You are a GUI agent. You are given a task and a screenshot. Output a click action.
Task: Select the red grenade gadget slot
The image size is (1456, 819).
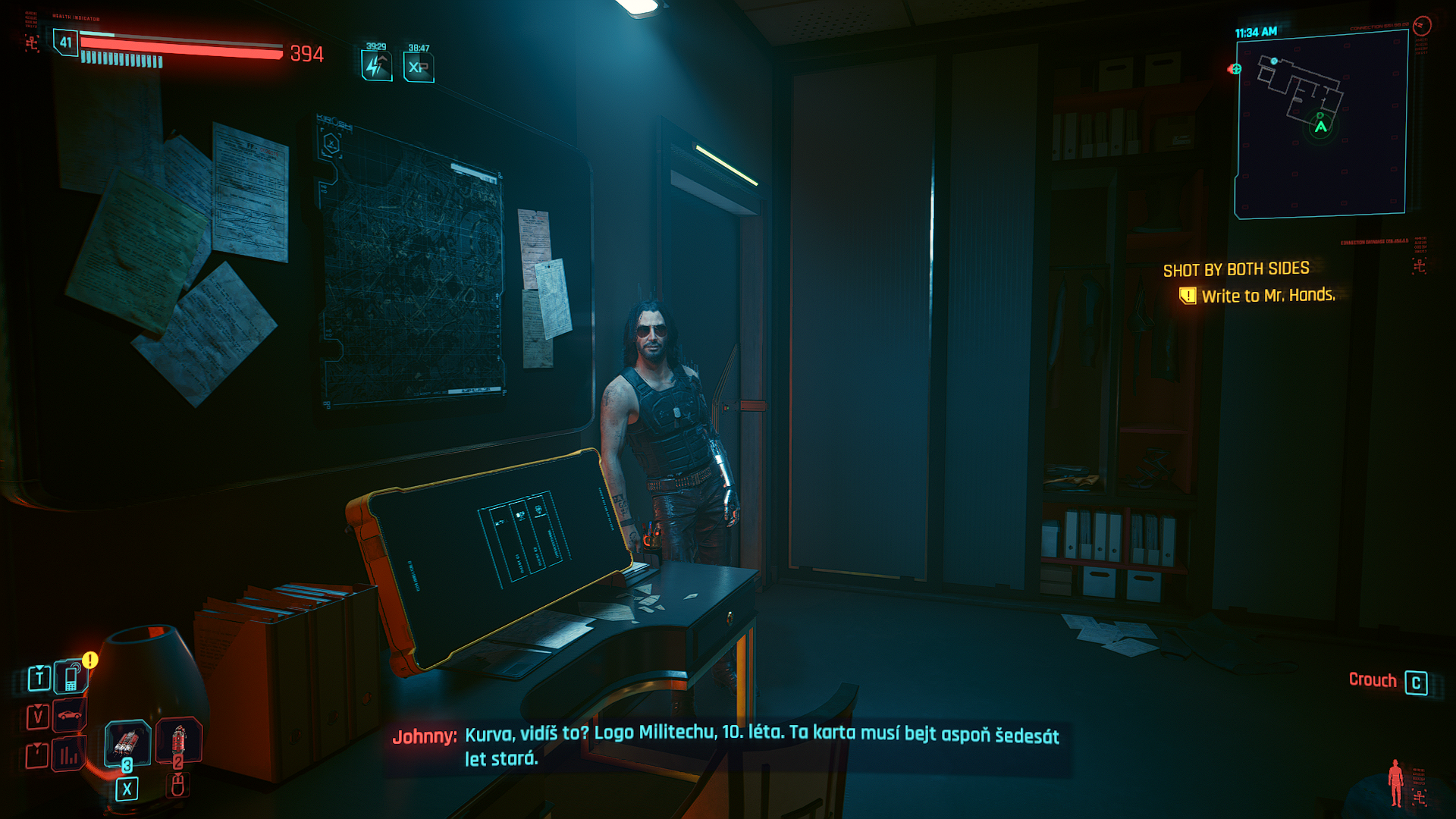point(178,741)
